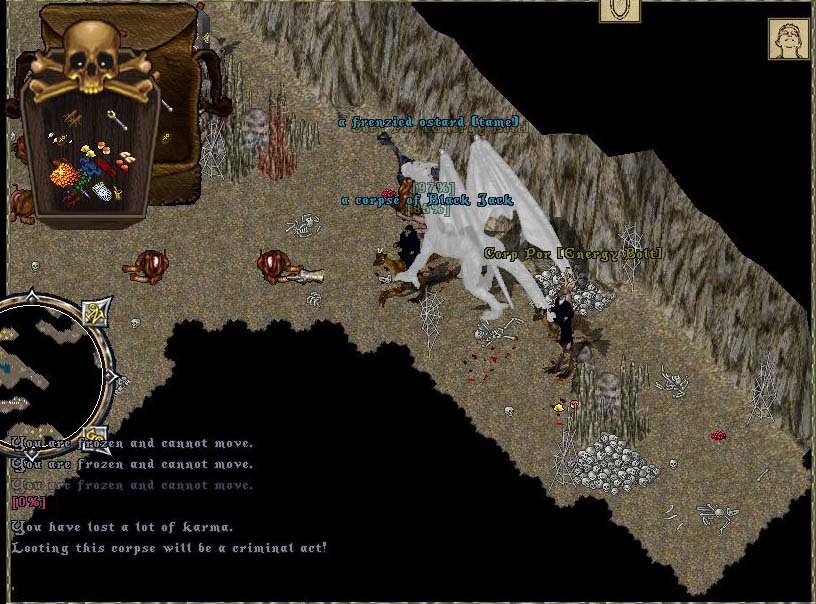Open the character paperdoll portrait icon
The width and height of the screenshot is (816, 604).
[x=788, y=39]
